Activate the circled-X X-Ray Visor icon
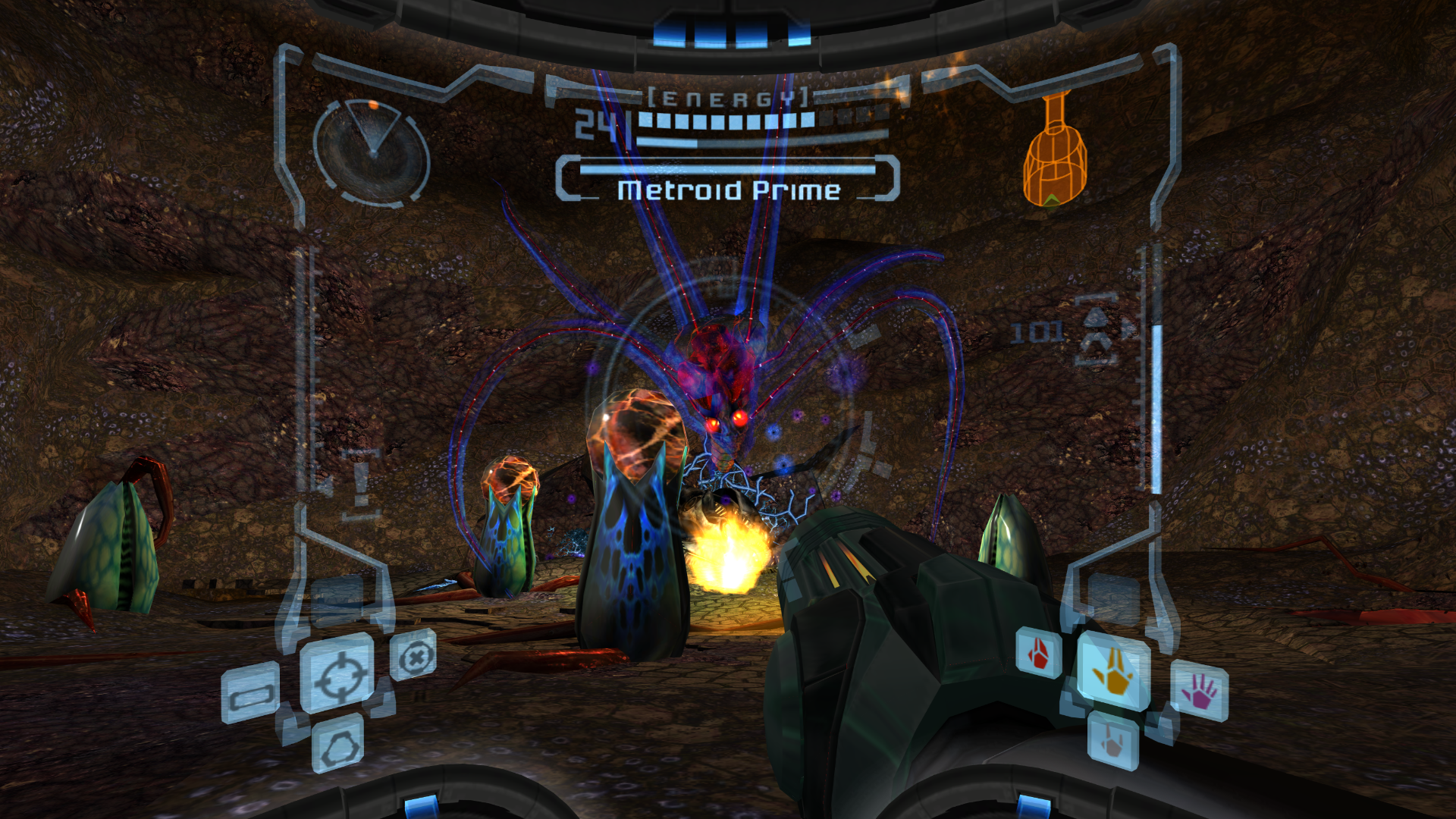The height and width of the screenshot is (819, 1456). pos(414,656)
